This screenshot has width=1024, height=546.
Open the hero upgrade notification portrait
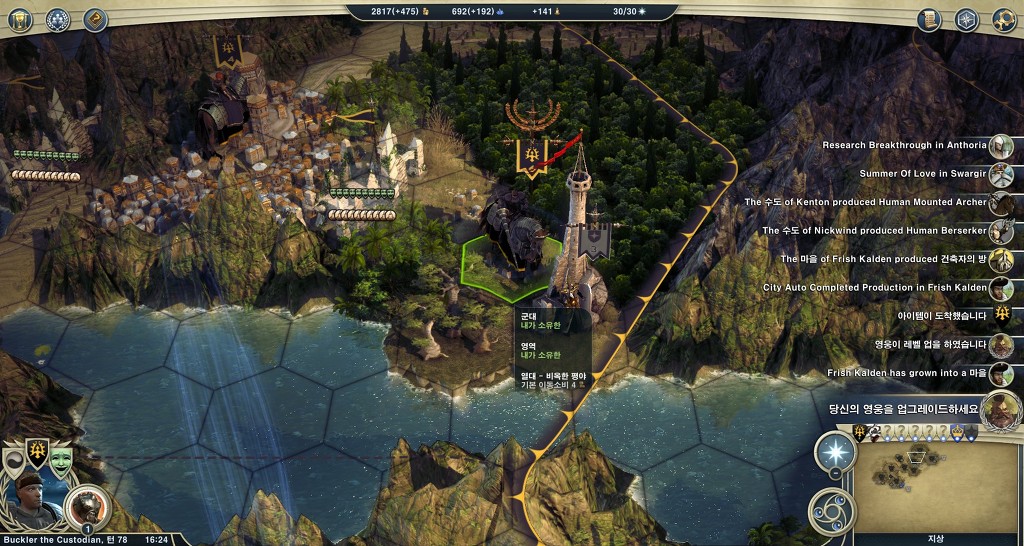1001,408
